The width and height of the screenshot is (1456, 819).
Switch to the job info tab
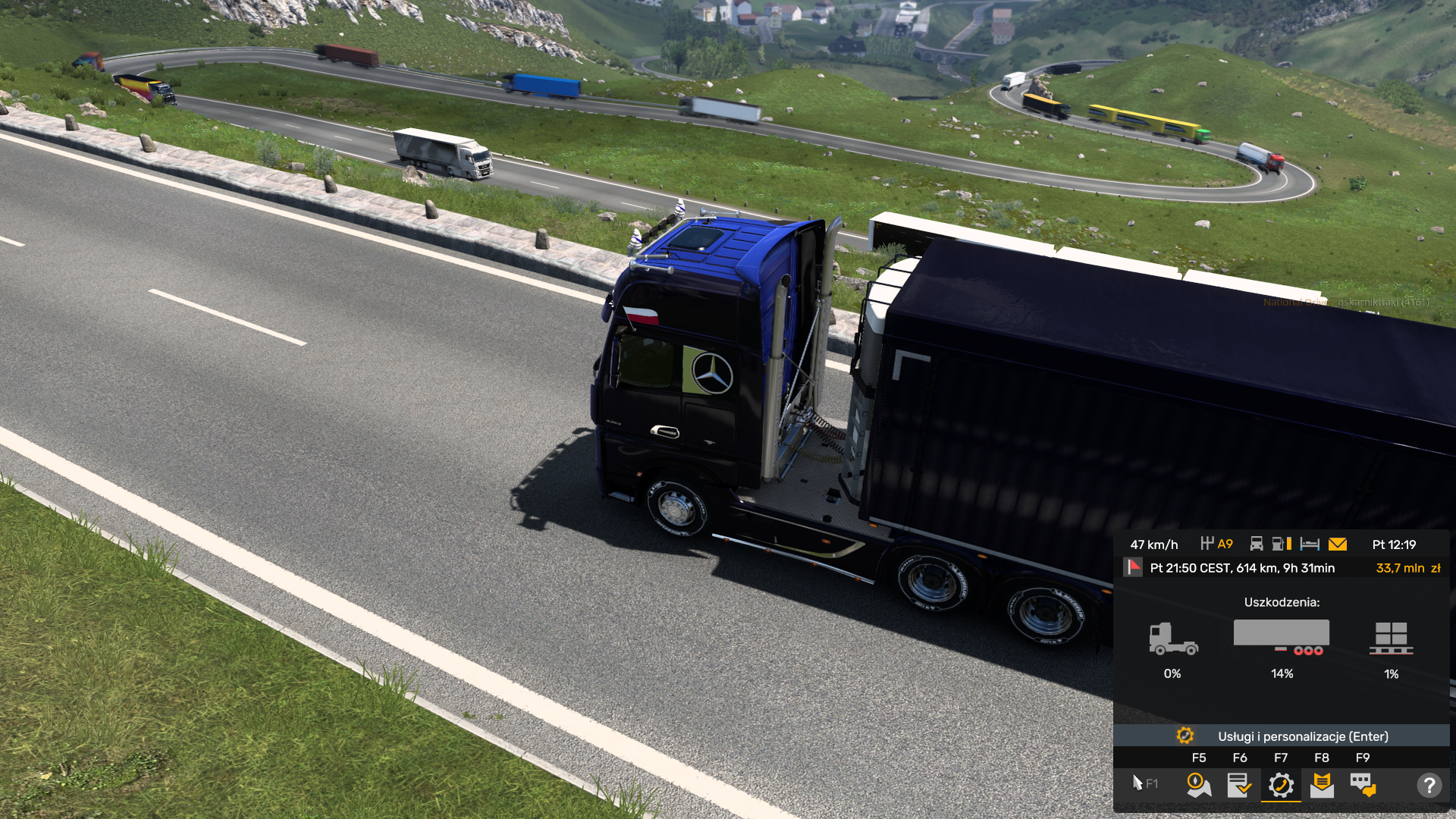coord(1239,785)
